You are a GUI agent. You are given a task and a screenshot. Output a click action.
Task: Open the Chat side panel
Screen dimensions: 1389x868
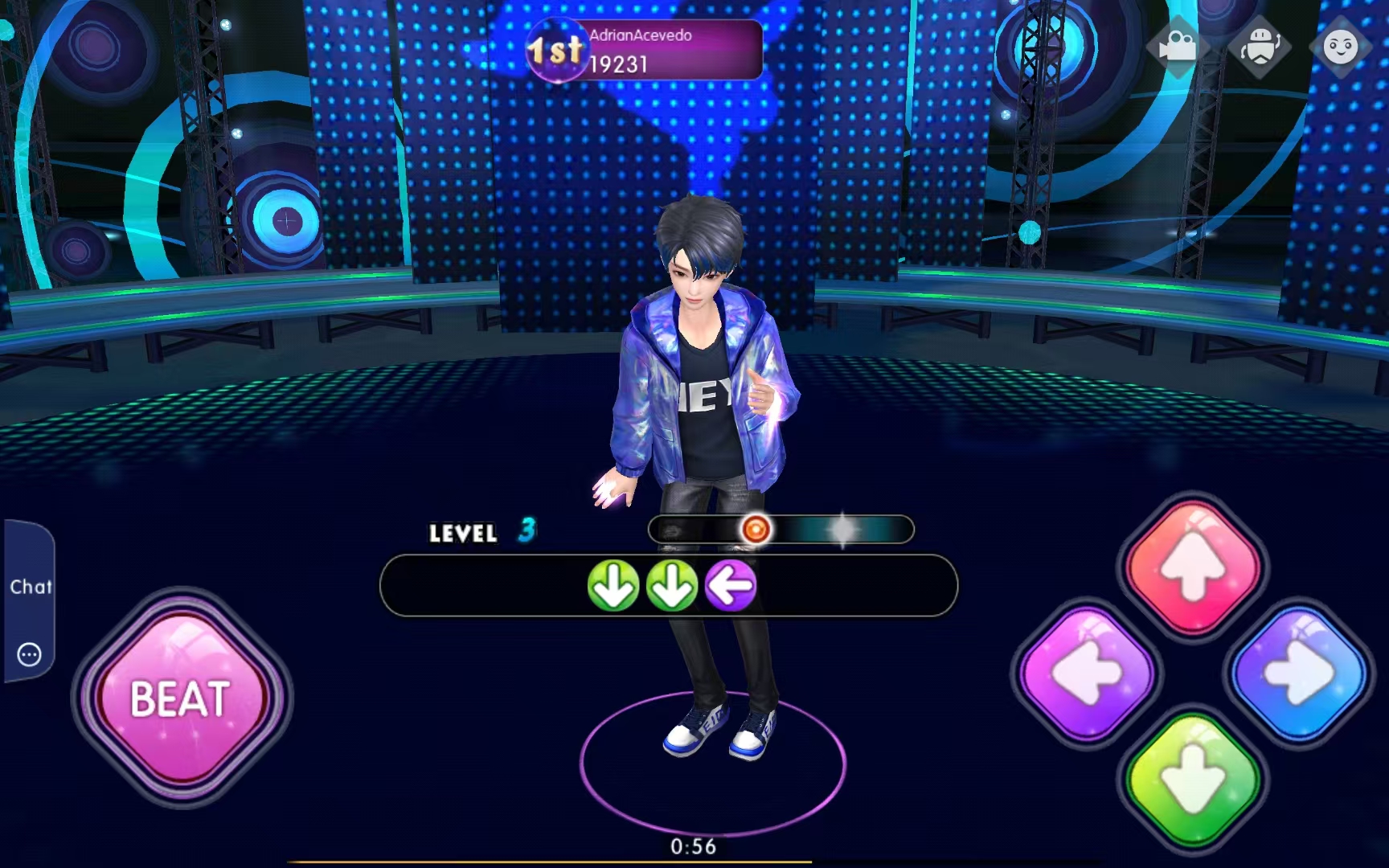[x=31, y=587]
